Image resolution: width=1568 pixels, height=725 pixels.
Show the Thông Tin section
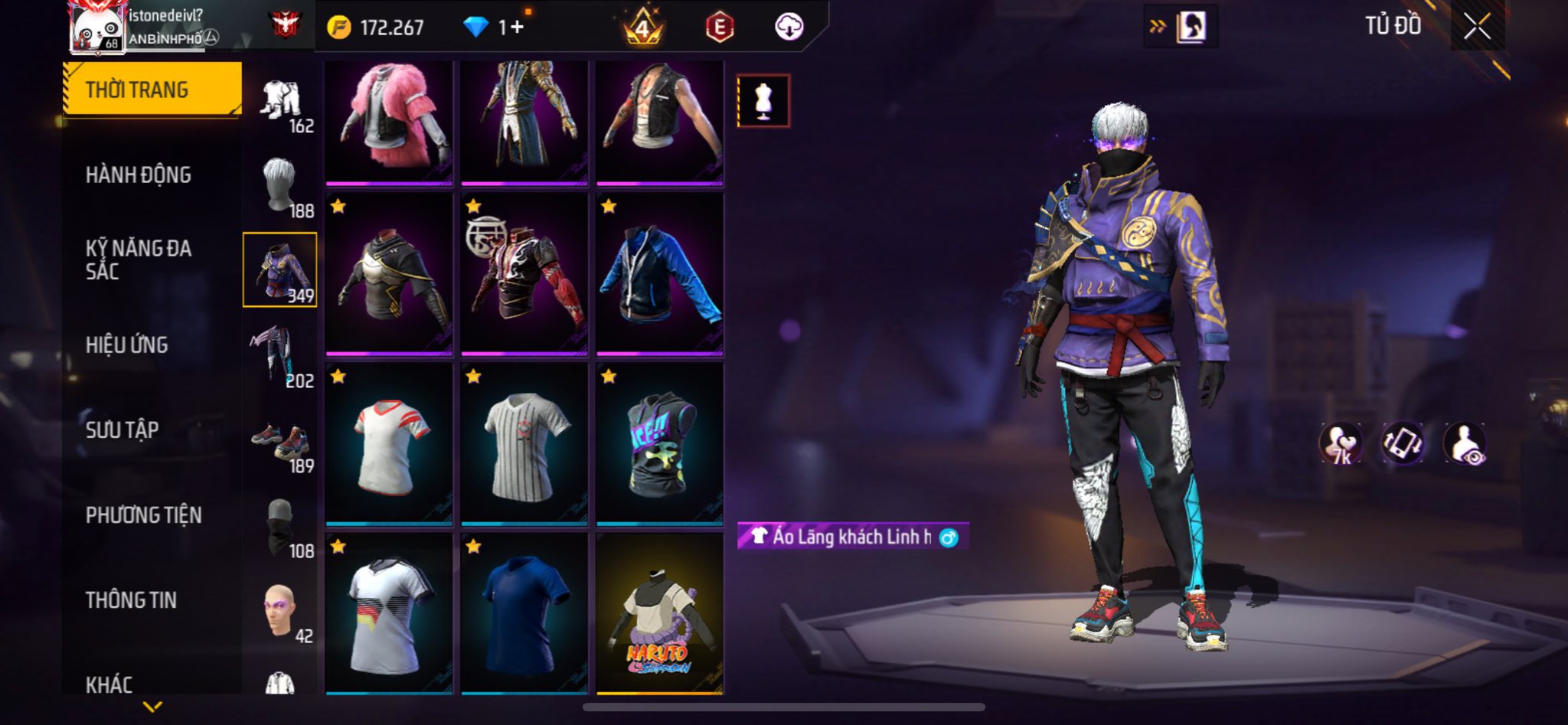pos(131,600)
